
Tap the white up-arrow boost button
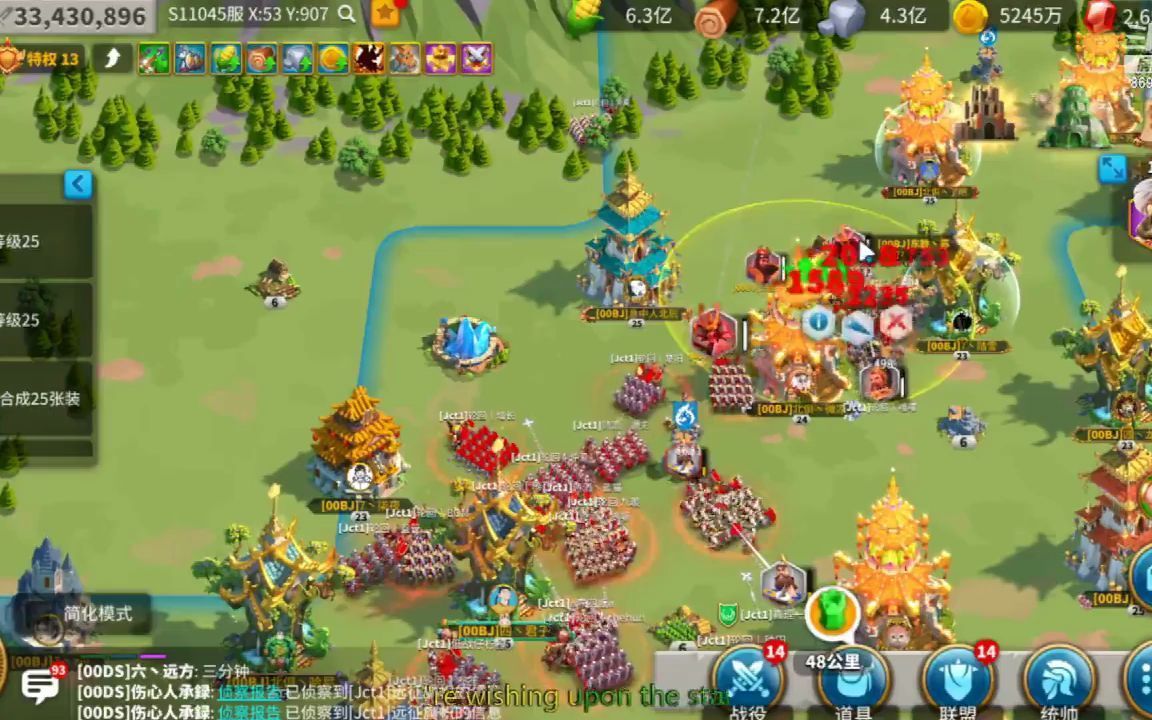coord(113,58)
